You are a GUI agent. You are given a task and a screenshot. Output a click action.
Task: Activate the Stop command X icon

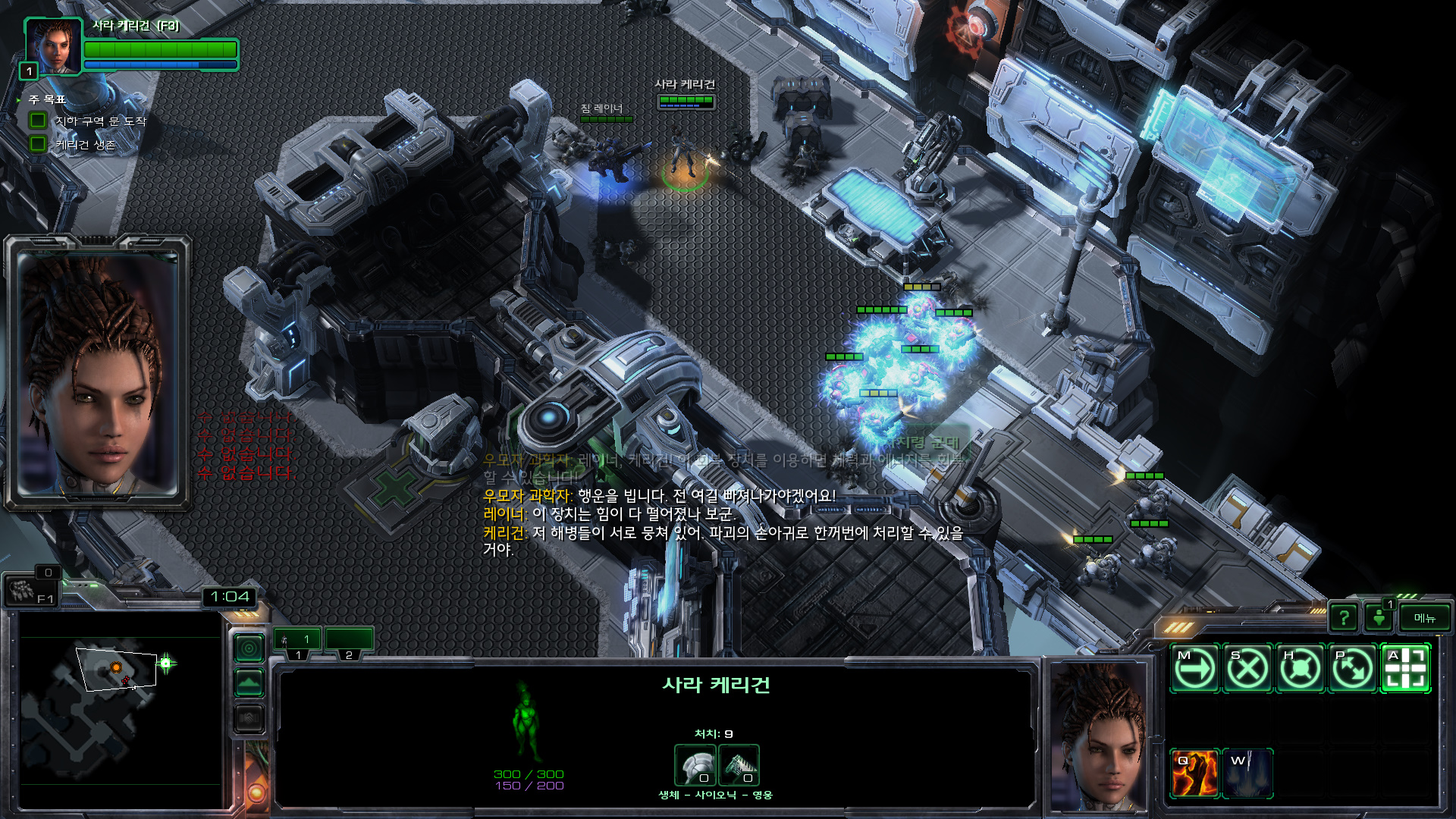click(1247, 669)
